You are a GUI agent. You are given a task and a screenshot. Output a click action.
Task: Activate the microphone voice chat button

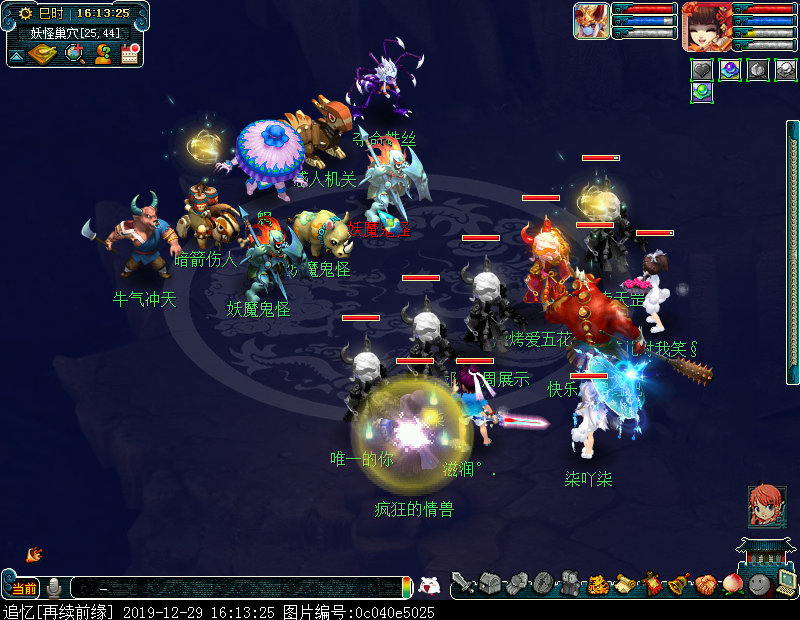point(54,587)
